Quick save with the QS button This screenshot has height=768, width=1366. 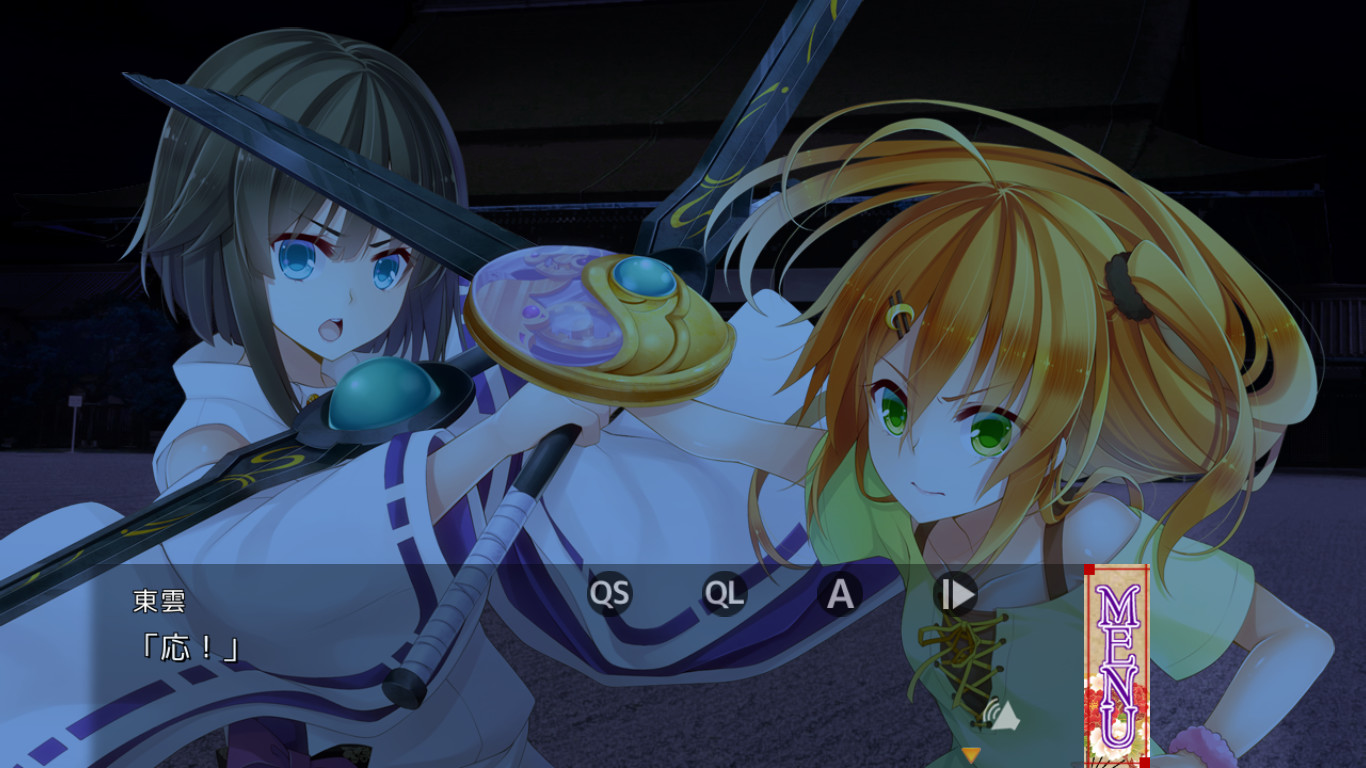coord(609,594)
